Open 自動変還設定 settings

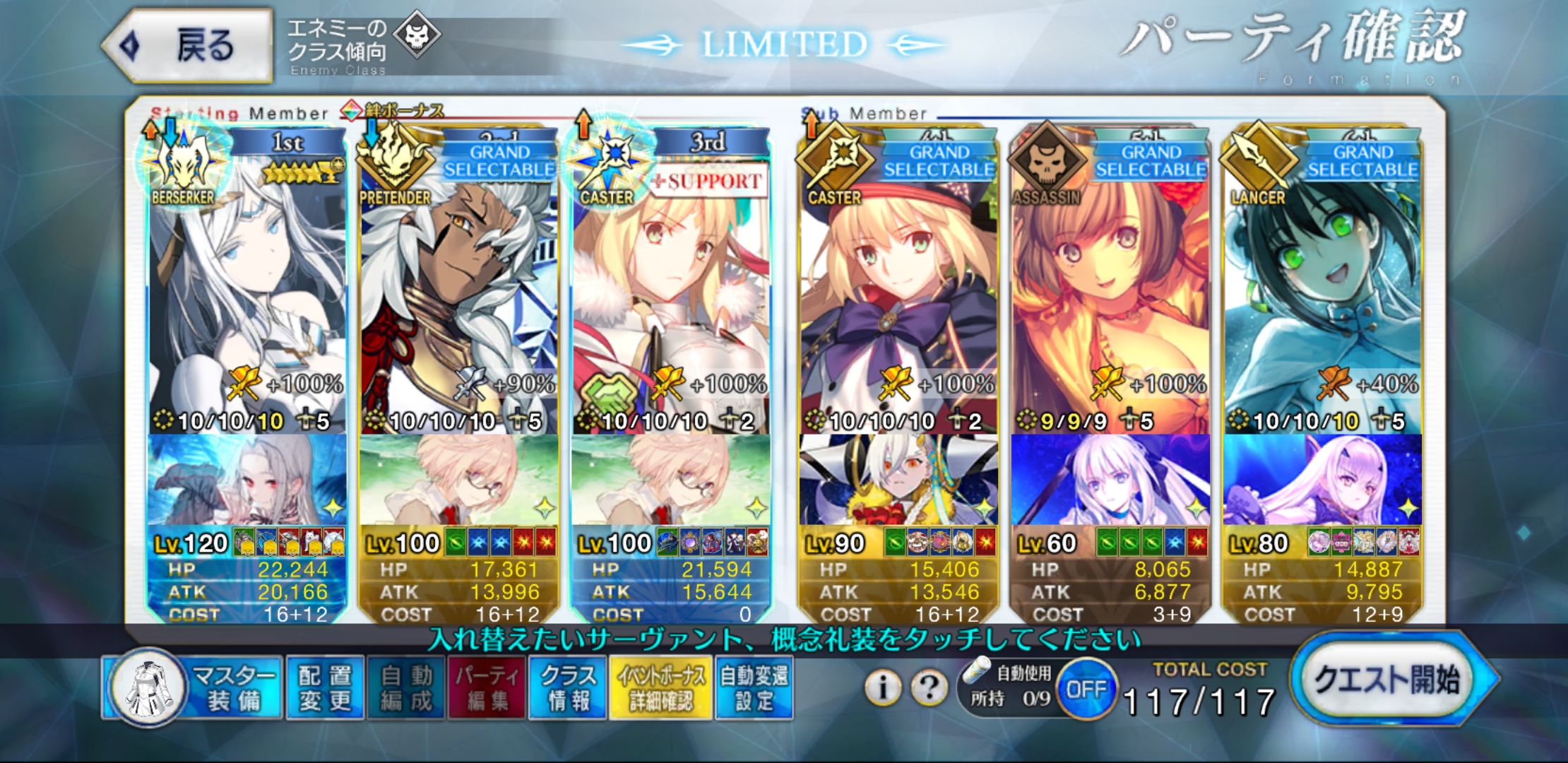(x=754, y=688)
